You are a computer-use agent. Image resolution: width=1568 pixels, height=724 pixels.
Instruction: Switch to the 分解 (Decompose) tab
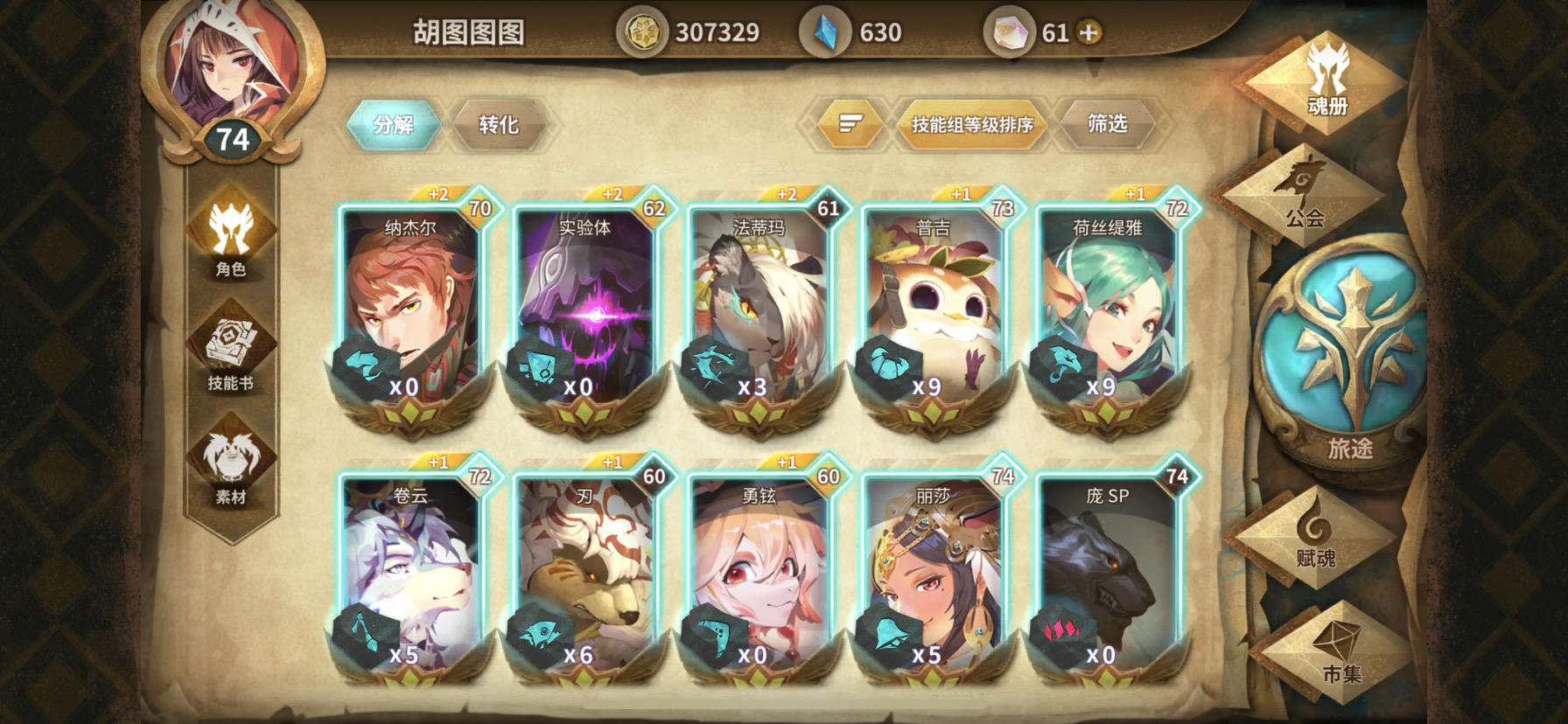click(x=393, y=124)
